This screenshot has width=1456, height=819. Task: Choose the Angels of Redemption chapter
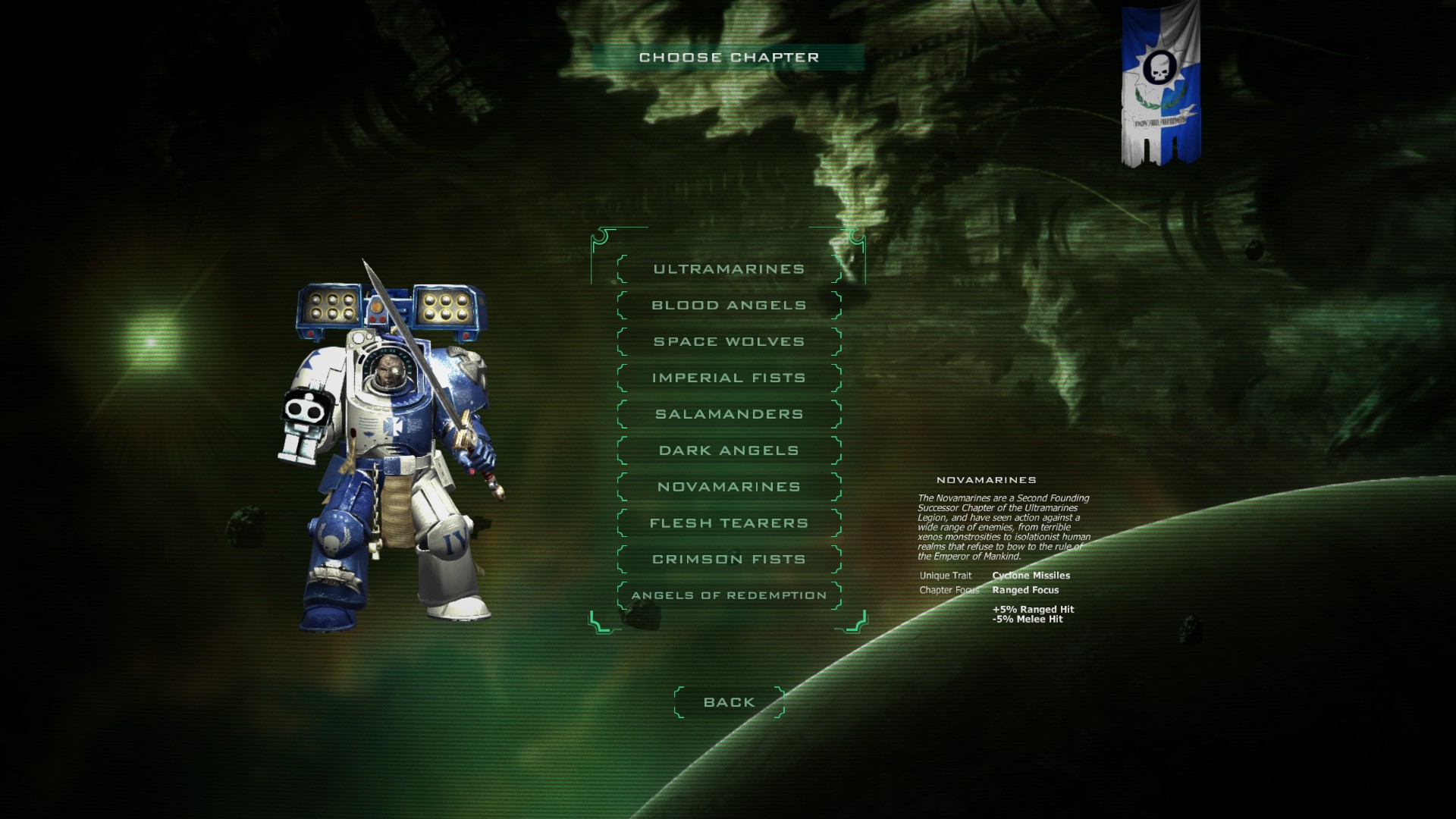pos(728,595)
